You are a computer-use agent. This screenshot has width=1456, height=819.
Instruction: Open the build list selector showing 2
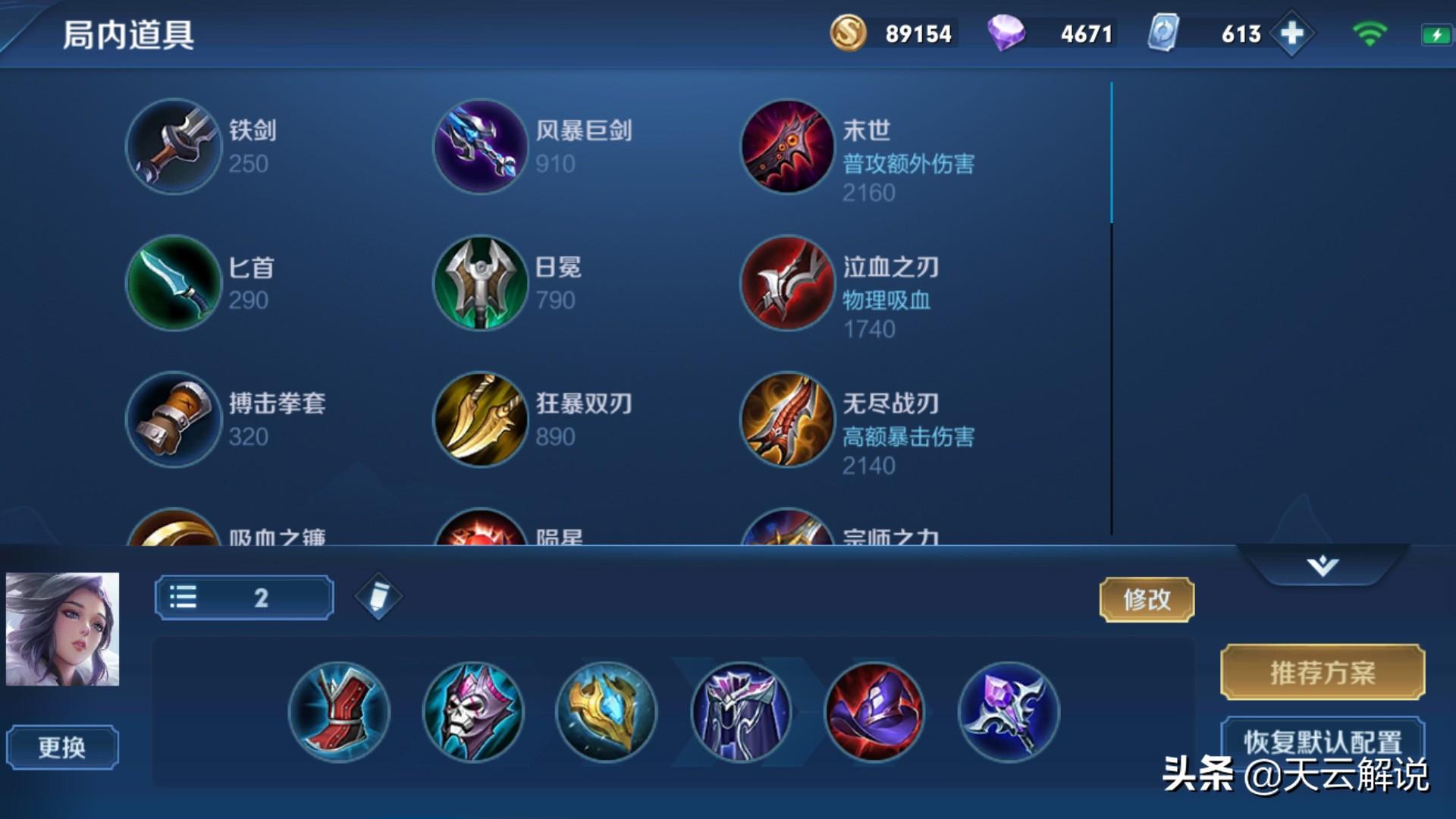[243, 598]
